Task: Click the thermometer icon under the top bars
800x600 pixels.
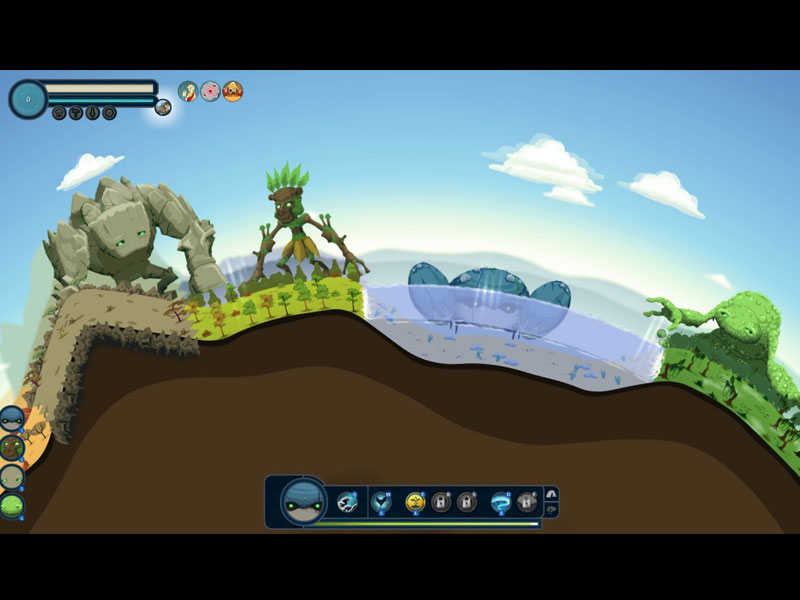Action: 93,113
